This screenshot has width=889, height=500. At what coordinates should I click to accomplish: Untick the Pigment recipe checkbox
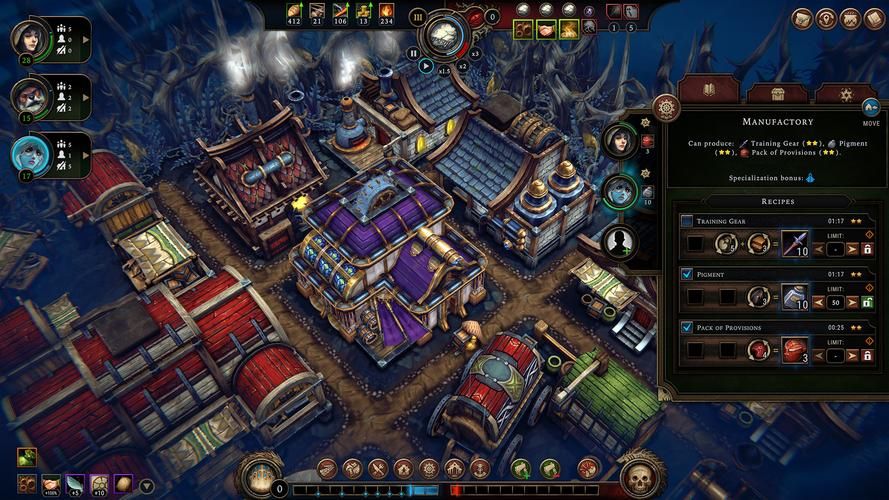tap(687, 274)
